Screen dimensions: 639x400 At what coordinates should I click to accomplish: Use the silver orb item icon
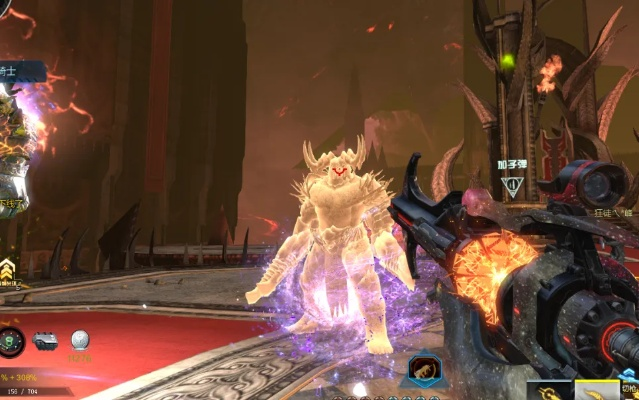(80, 341)
